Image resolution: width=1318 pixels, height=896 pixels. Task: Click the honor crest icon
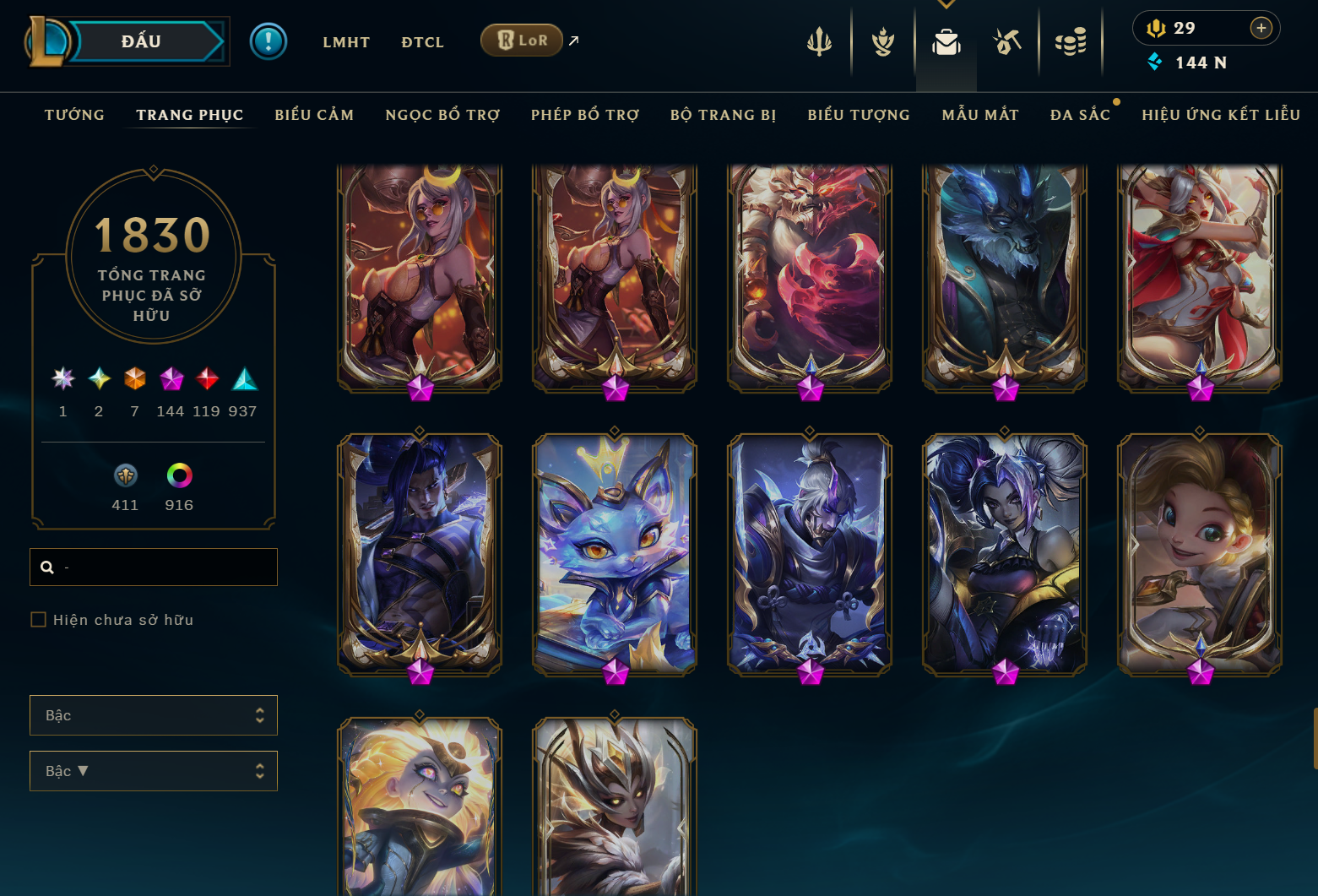click(x=881, y=41)
